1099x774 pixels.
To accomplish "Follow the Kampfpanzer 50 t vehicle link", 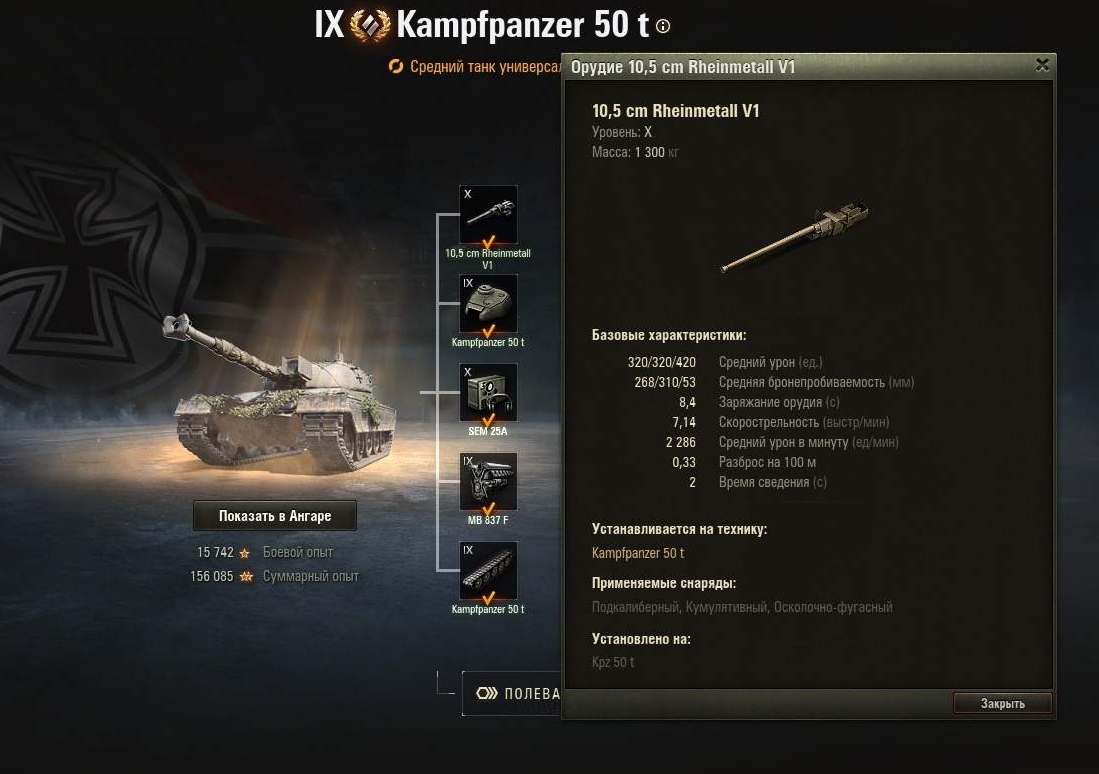I will [638, 553].
